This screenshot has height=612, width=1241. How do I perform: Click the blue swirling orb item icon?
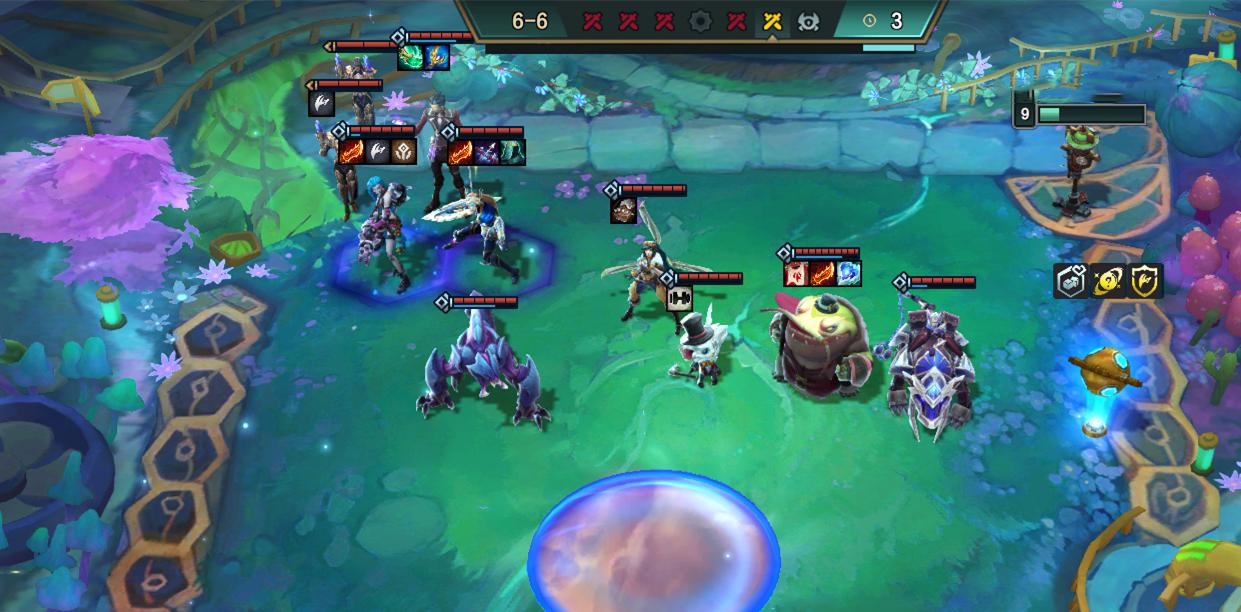(x=848, y=273)
